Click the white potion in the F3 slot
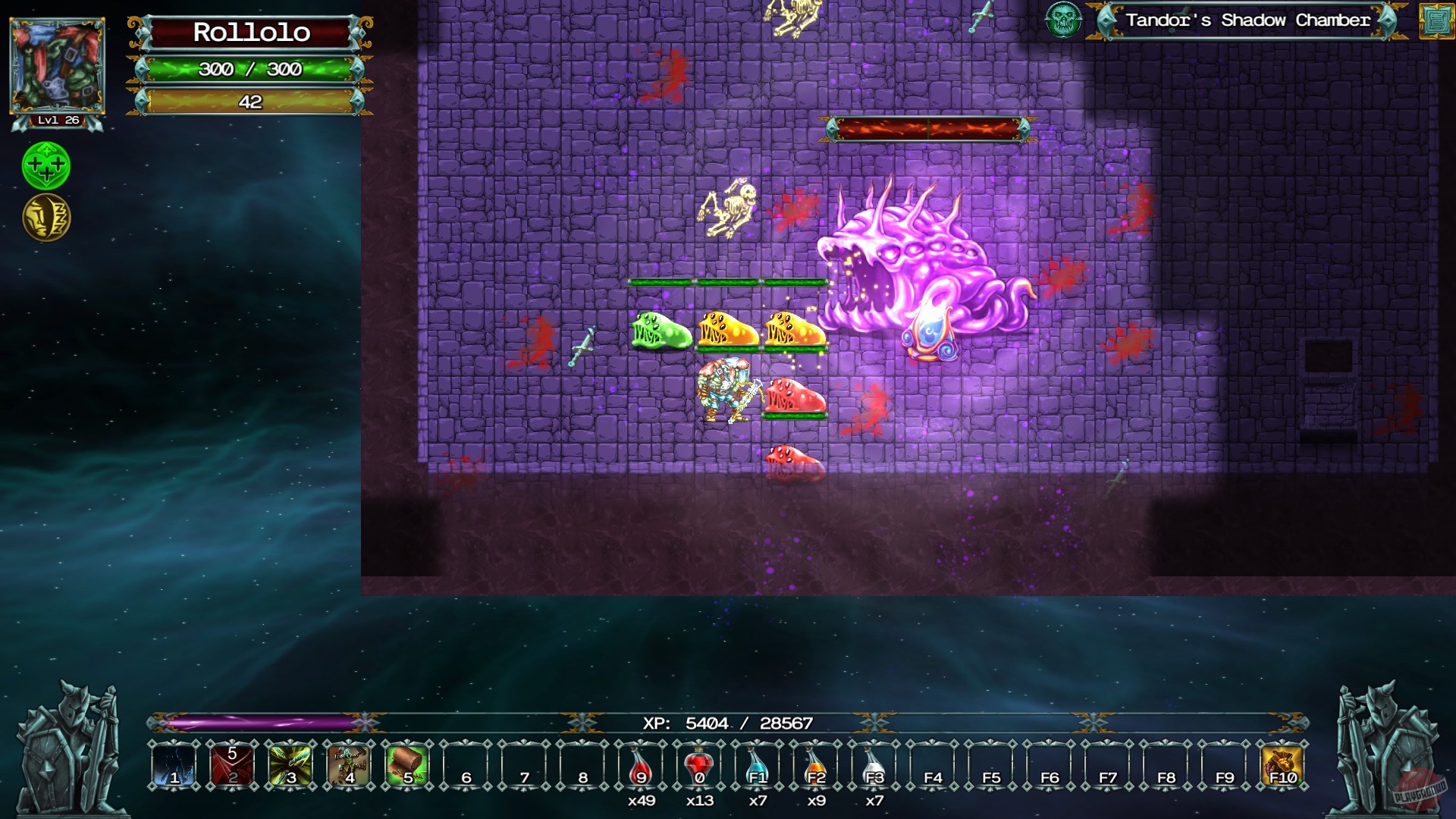This screenshot has height=819, width=1456. (871, 768)
